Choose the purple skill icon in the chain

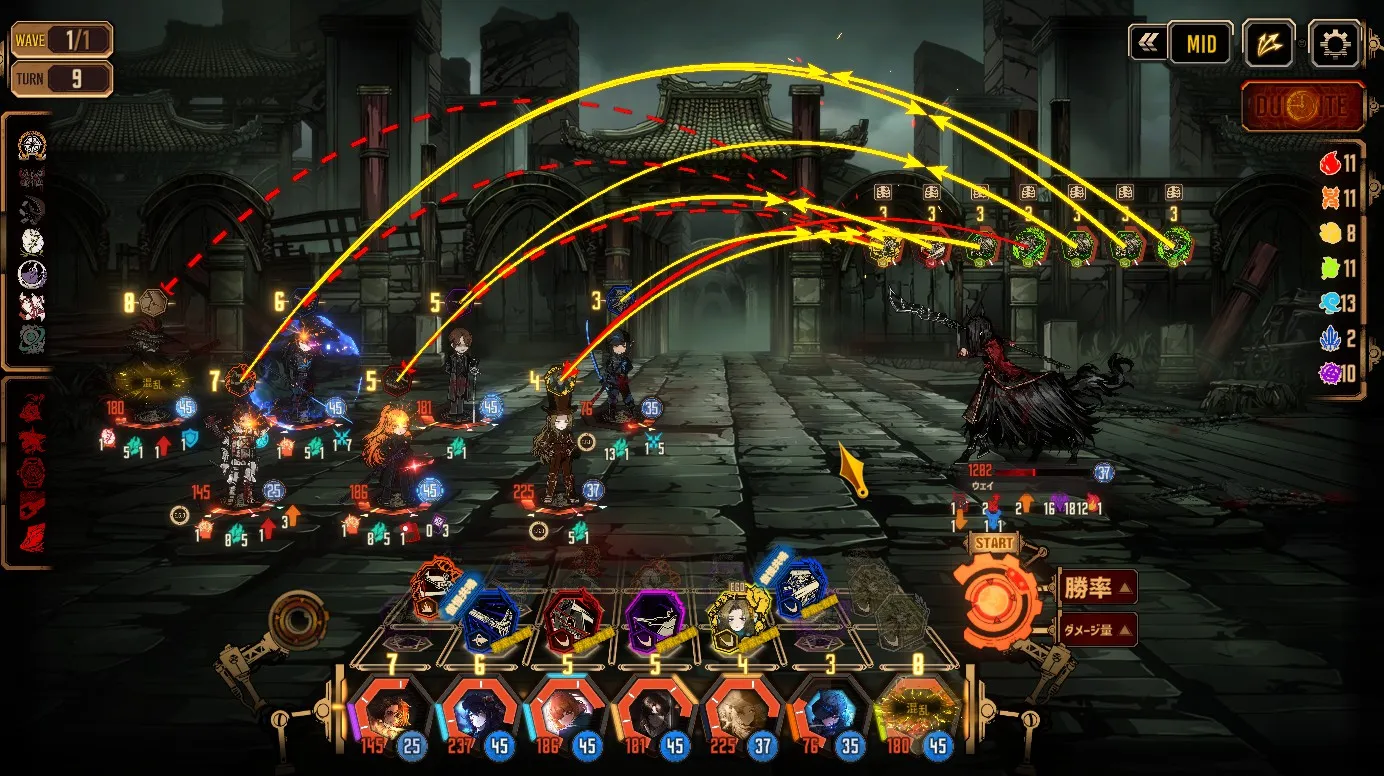click(655, 620)
